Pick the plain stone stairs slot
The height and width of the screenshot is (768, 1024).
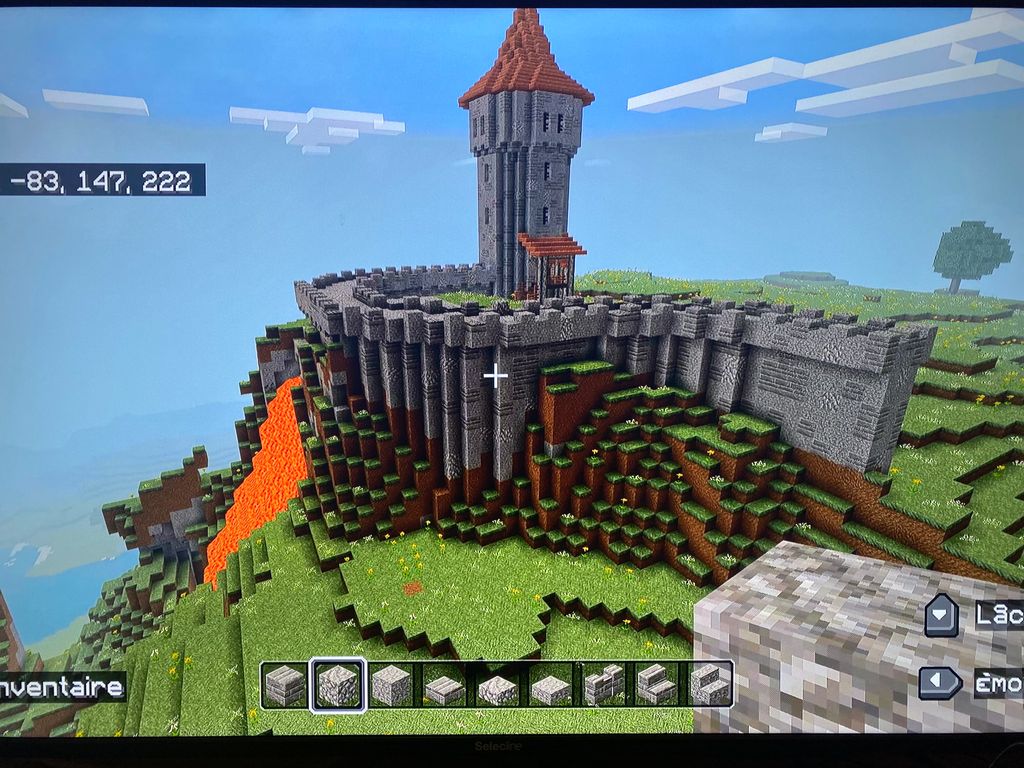[708, 685]
